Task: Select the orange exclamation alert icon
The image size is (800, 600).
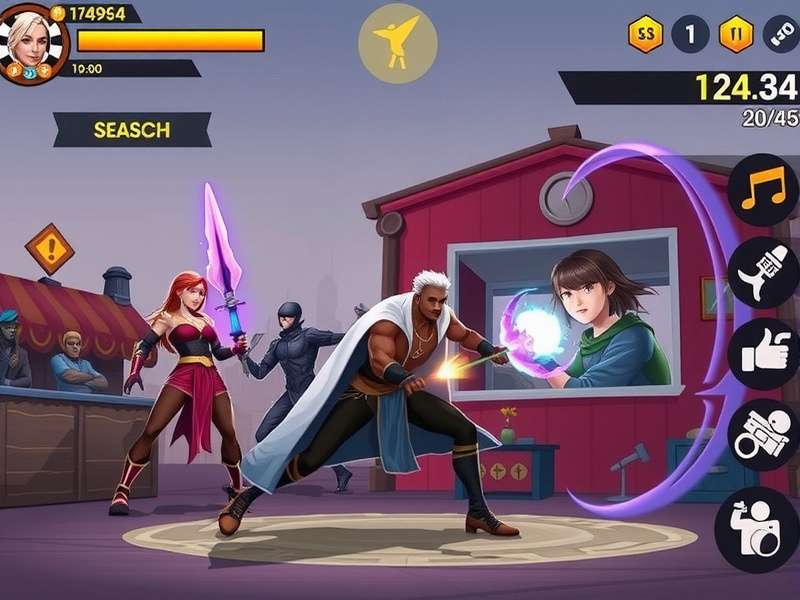Action: [x=50, y=248]
